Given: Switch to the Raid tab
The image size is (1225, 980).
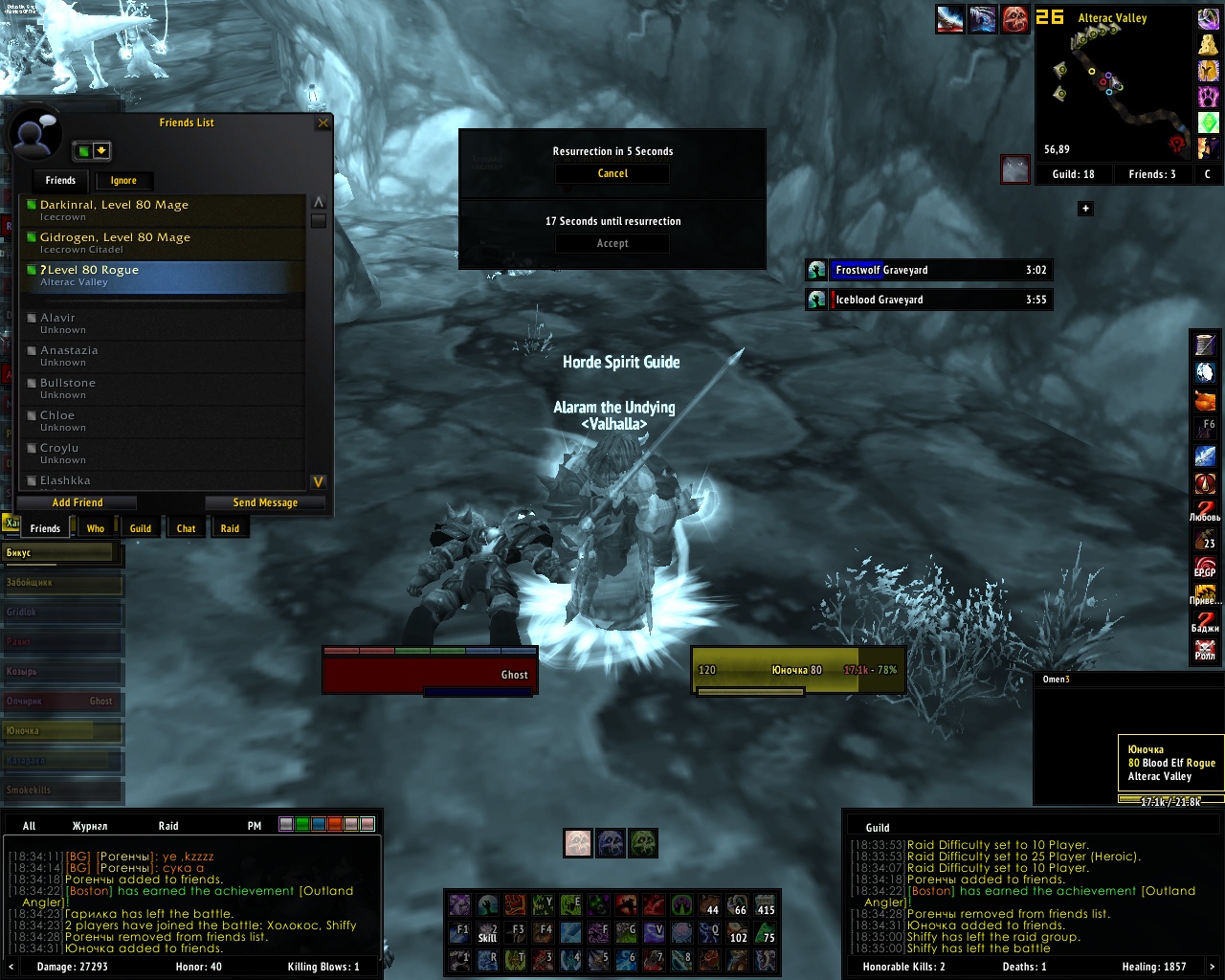Looking at the screenshot, I should (x=230, y=528).
